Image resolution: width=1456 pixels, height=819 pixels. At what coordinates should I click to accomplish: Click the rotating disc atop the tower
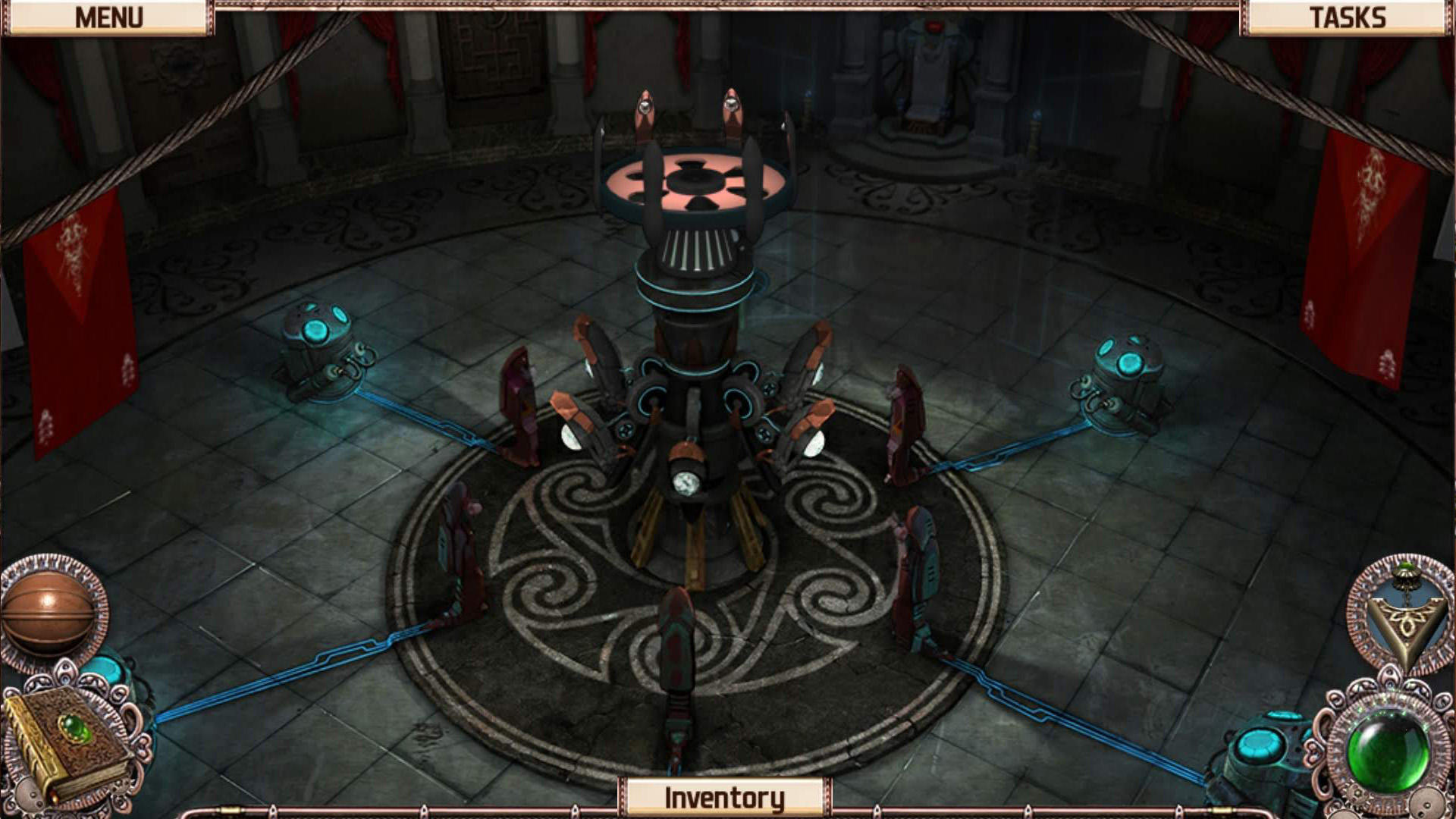pos(698,182)
